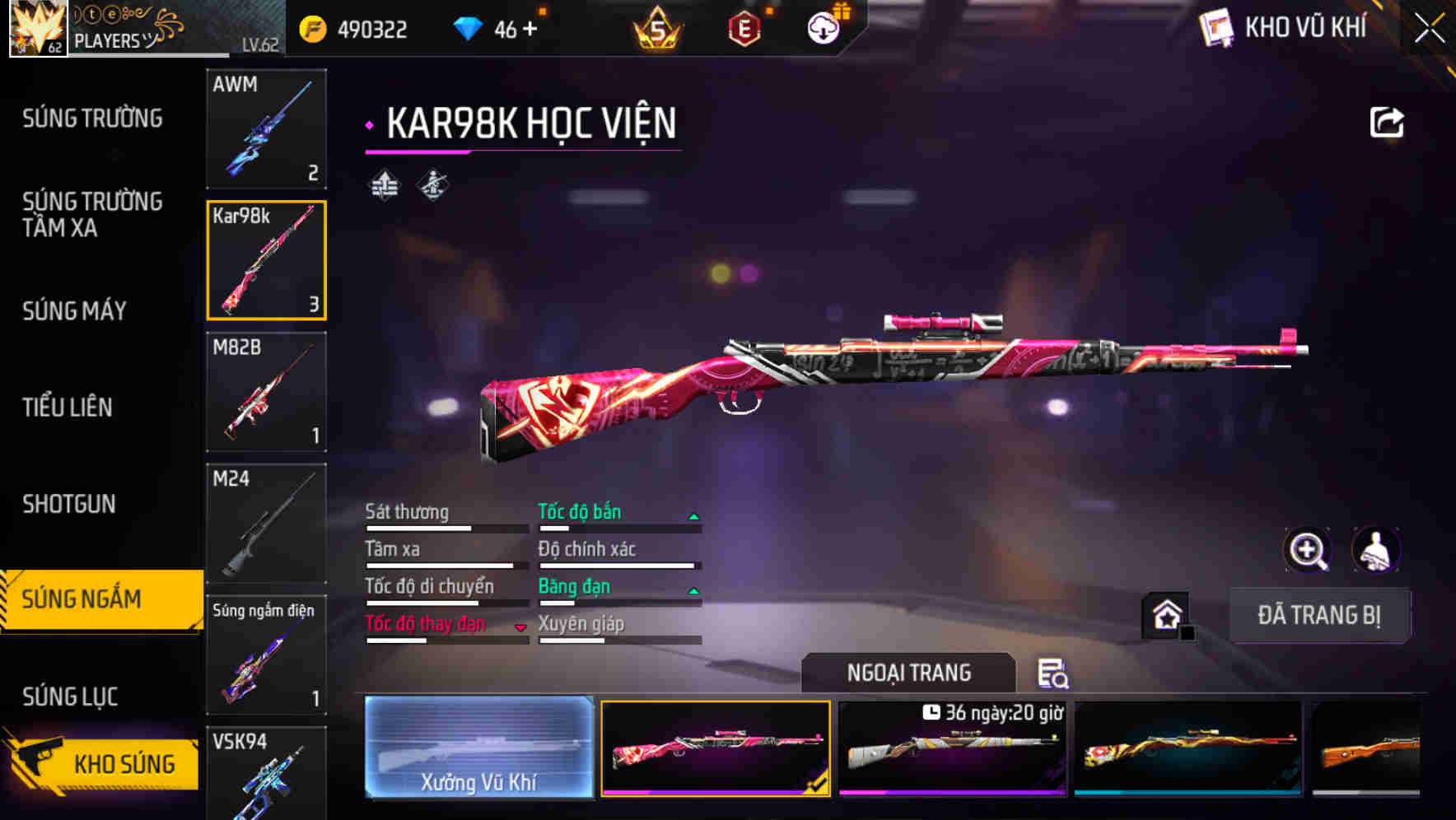The image size is (1456, 820).
Task: Select the gunsmith attachment icon next to the upgrade icon
Action: point(432,185)
